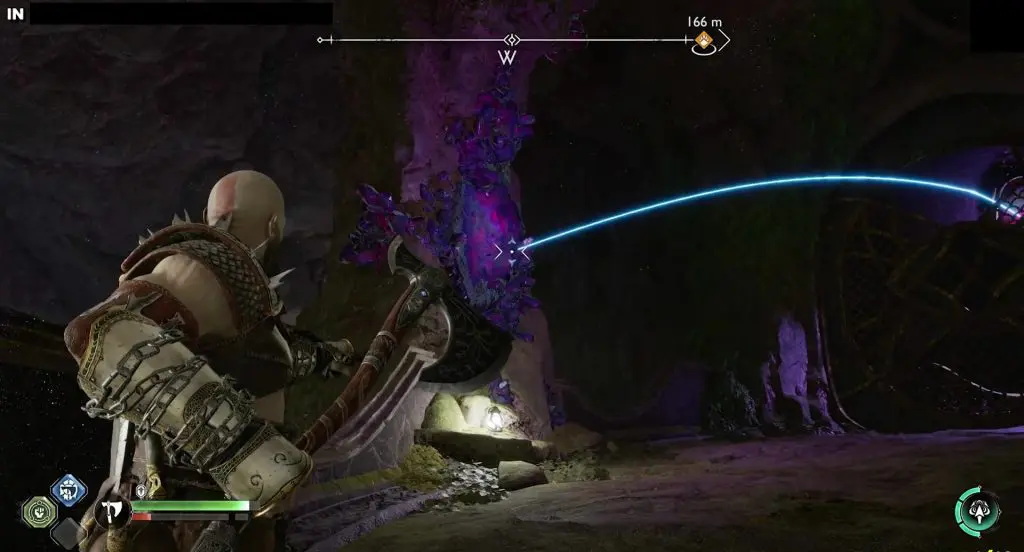Select the orange quest marker on the compass
Screen dimensions: 1024x552
point(704,41)
